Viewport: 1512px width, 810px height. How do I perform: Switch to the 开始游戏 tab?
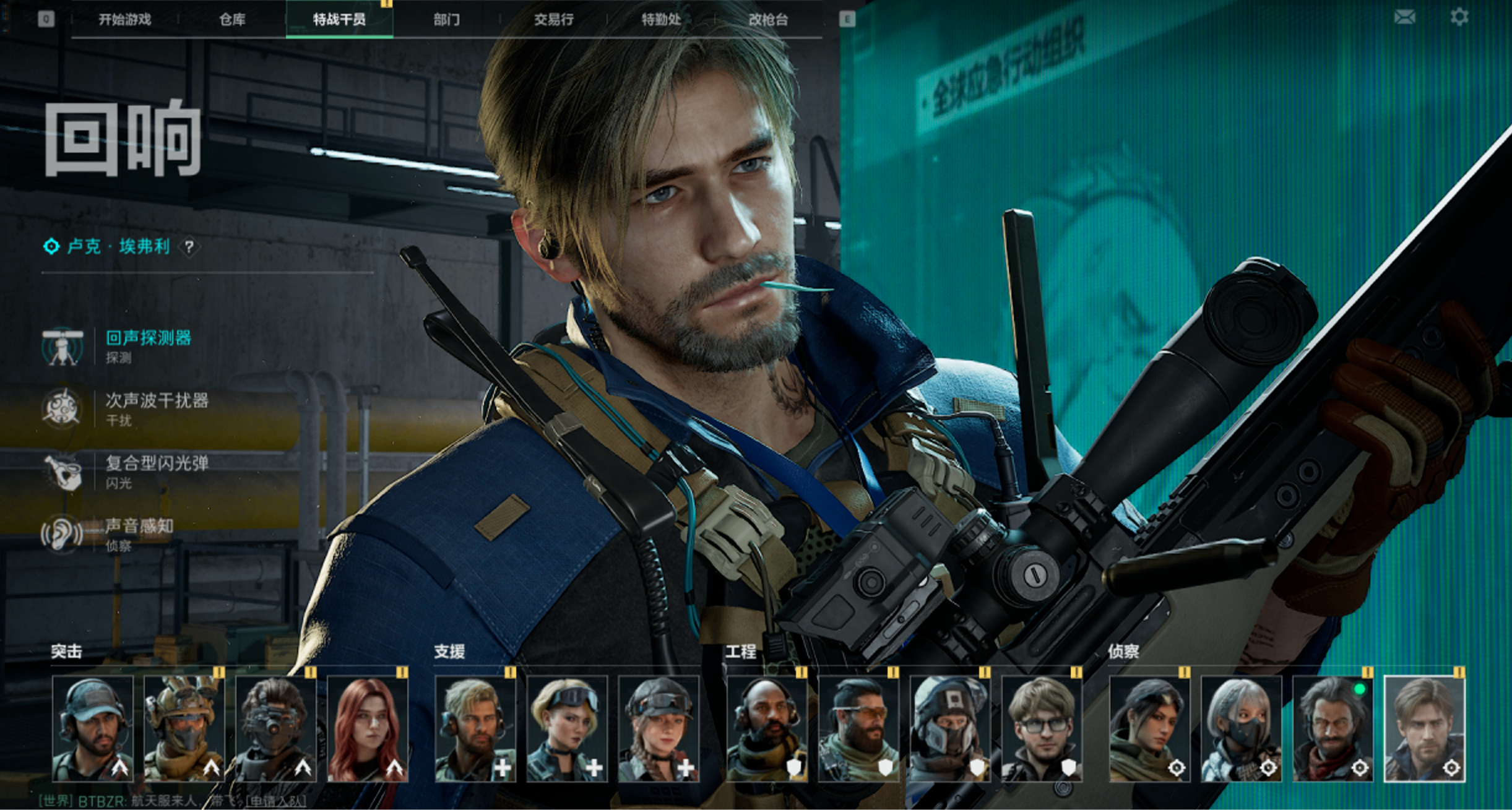pos(124,20)
